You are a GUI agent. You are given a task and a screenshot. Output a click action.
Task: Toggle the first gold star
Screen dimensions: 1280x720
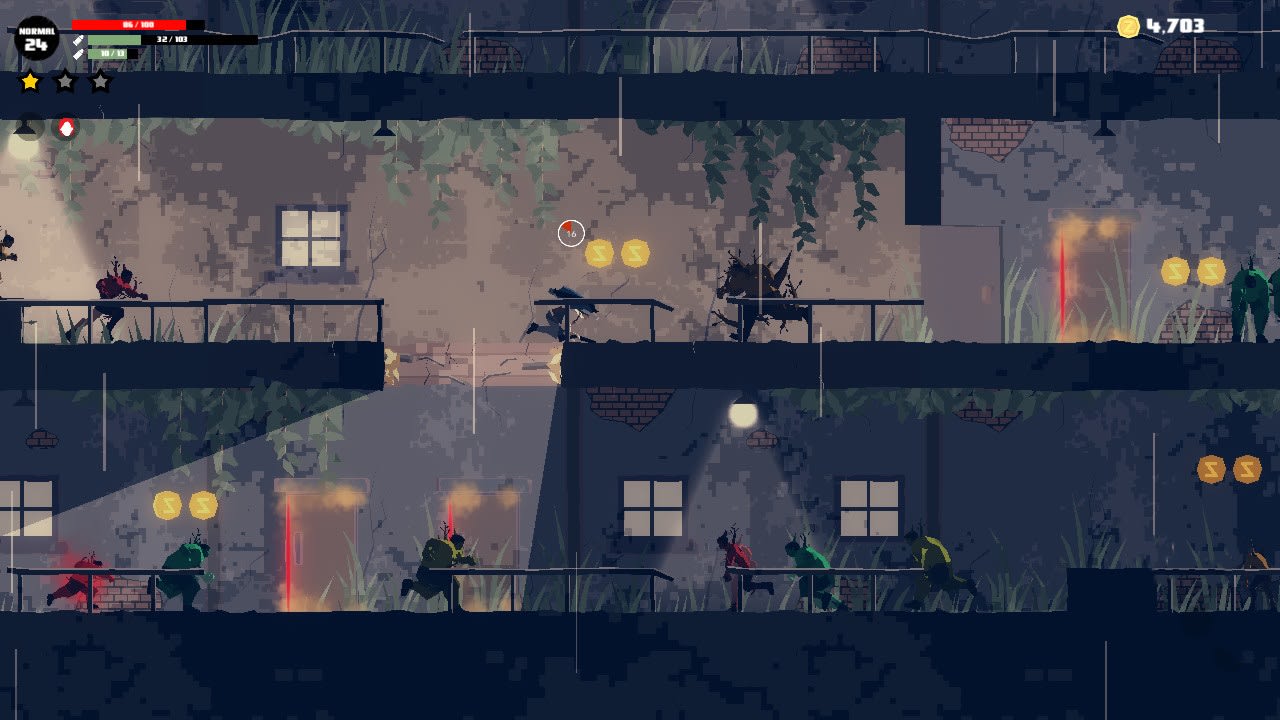tap(30, 81)
